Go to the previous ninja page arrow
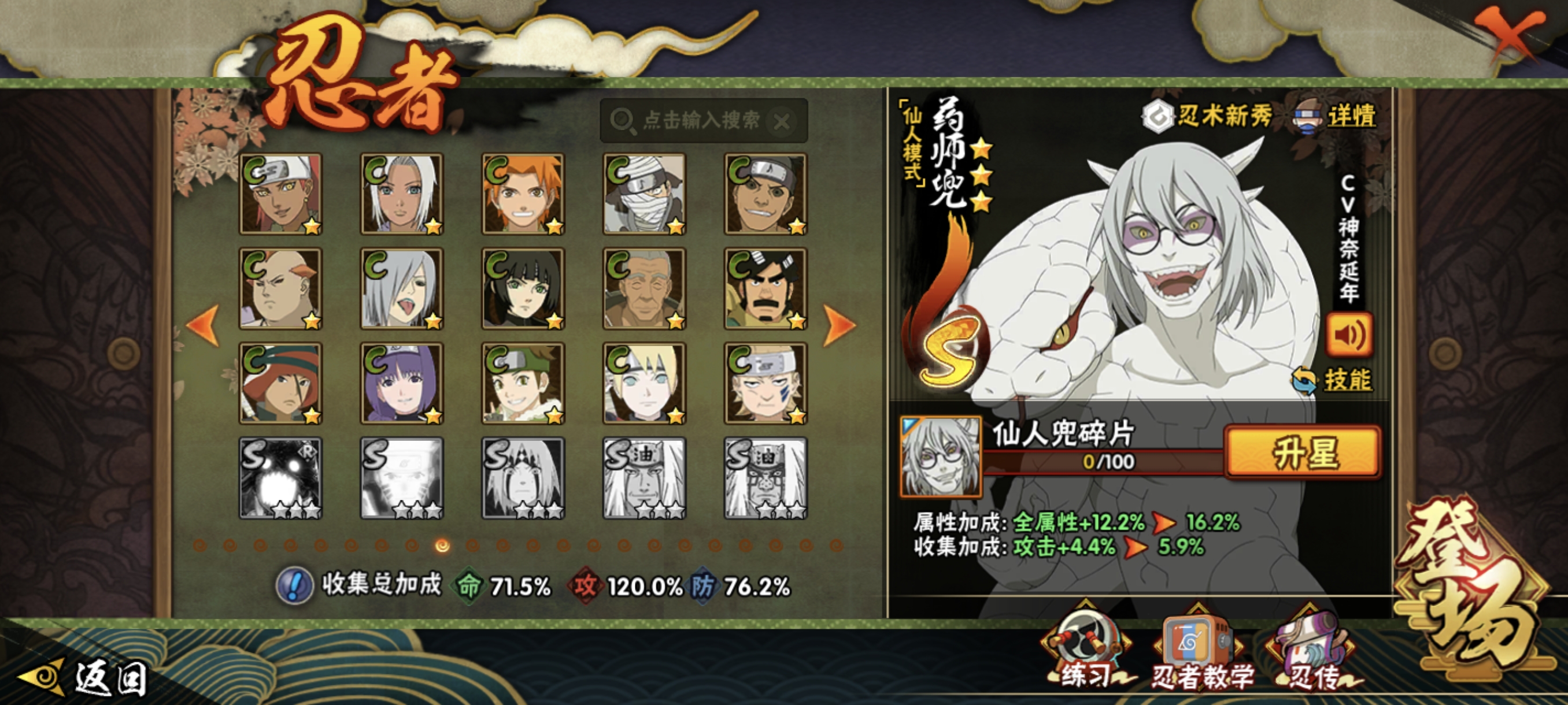The image size is (1568, 705). point(204,325)
